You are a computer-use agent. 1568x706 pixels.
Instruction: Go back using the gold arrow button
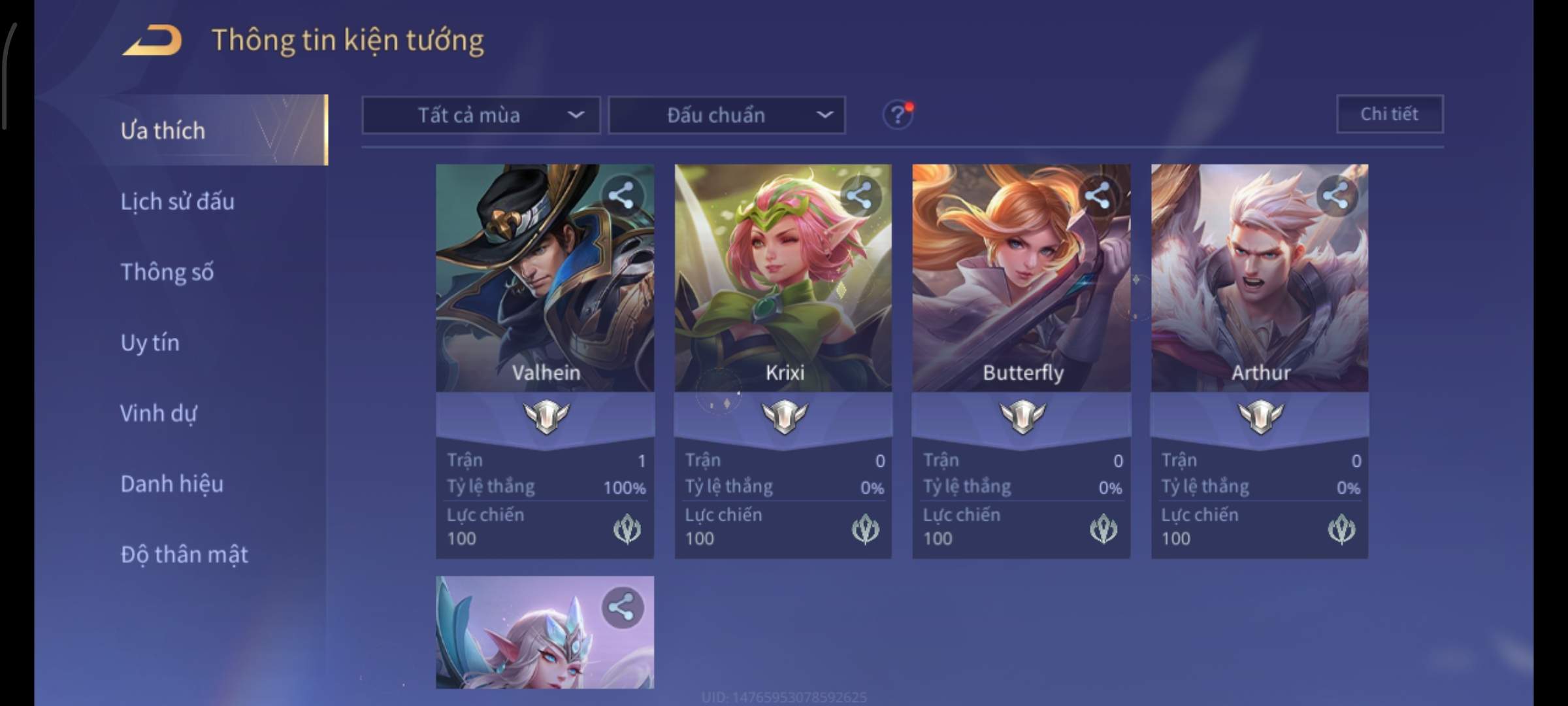(152, 41)
